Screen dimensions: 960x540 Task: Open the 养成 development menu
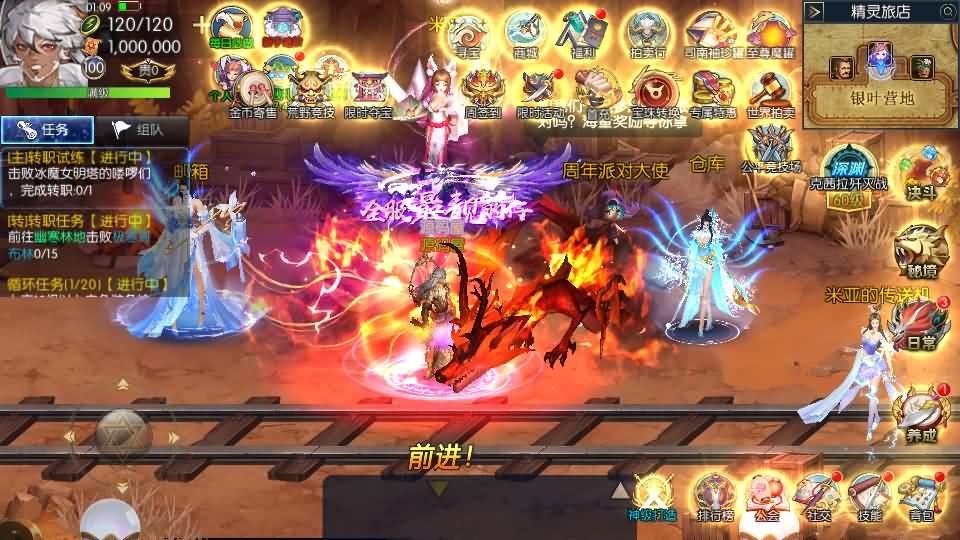click(918, 413)
